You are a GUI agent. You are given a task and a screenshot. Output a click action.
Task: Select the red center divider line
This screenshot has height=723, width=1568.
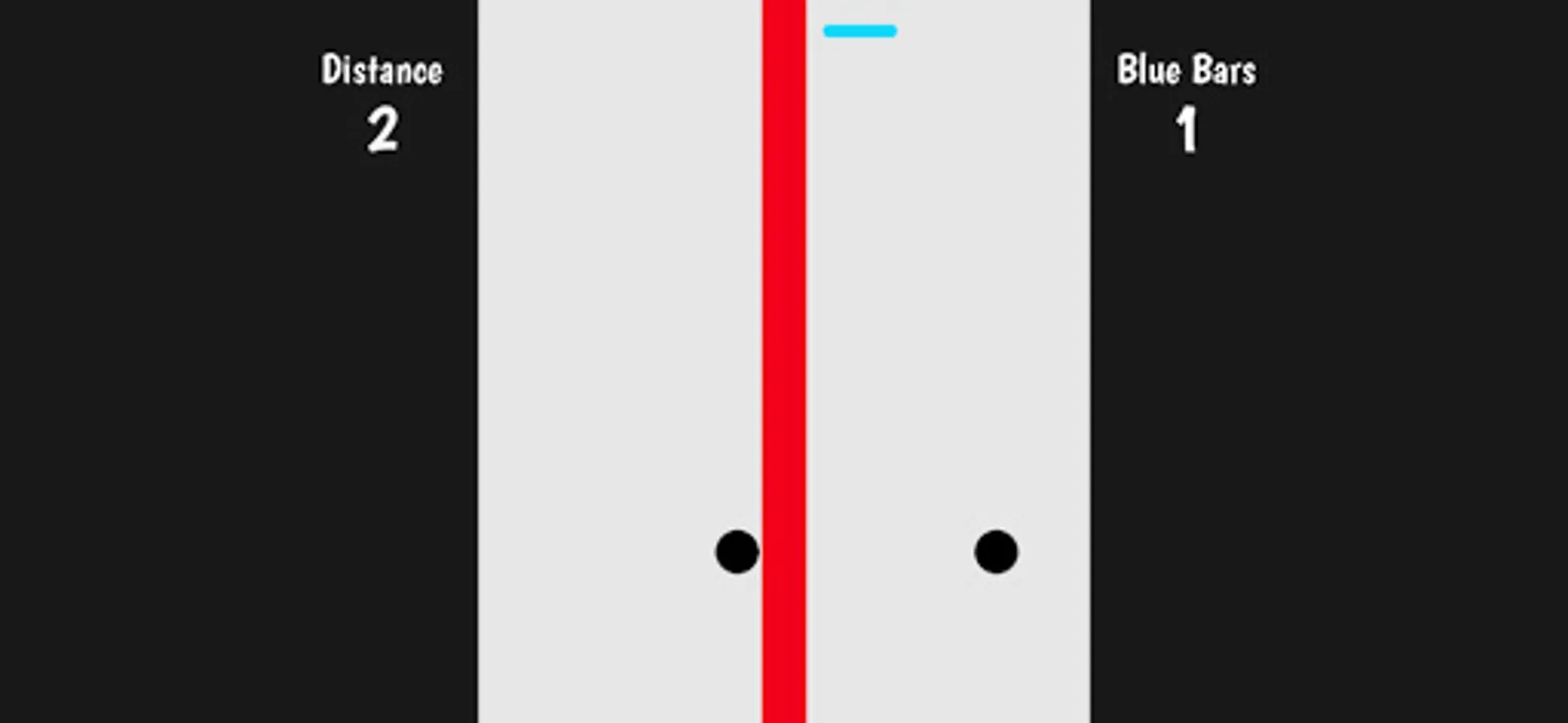point(783,361)
